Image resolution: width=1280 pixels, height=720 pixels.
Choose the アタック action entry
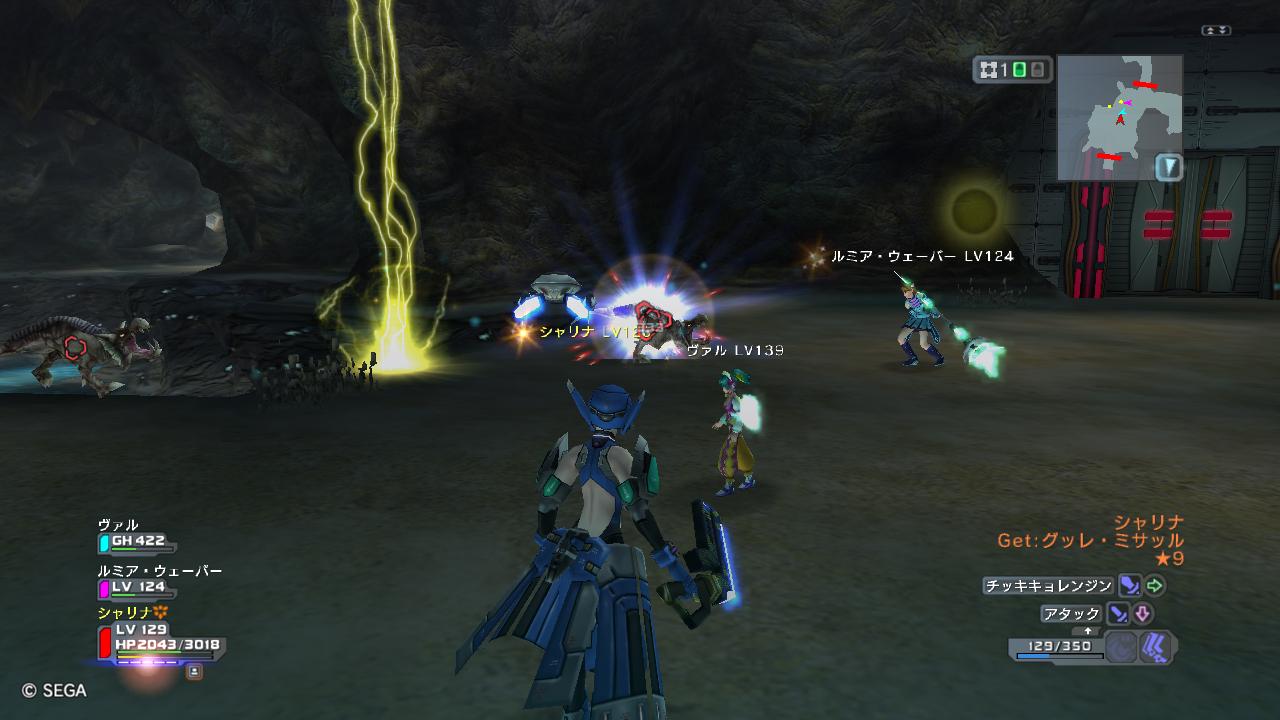click(1071, 614)
